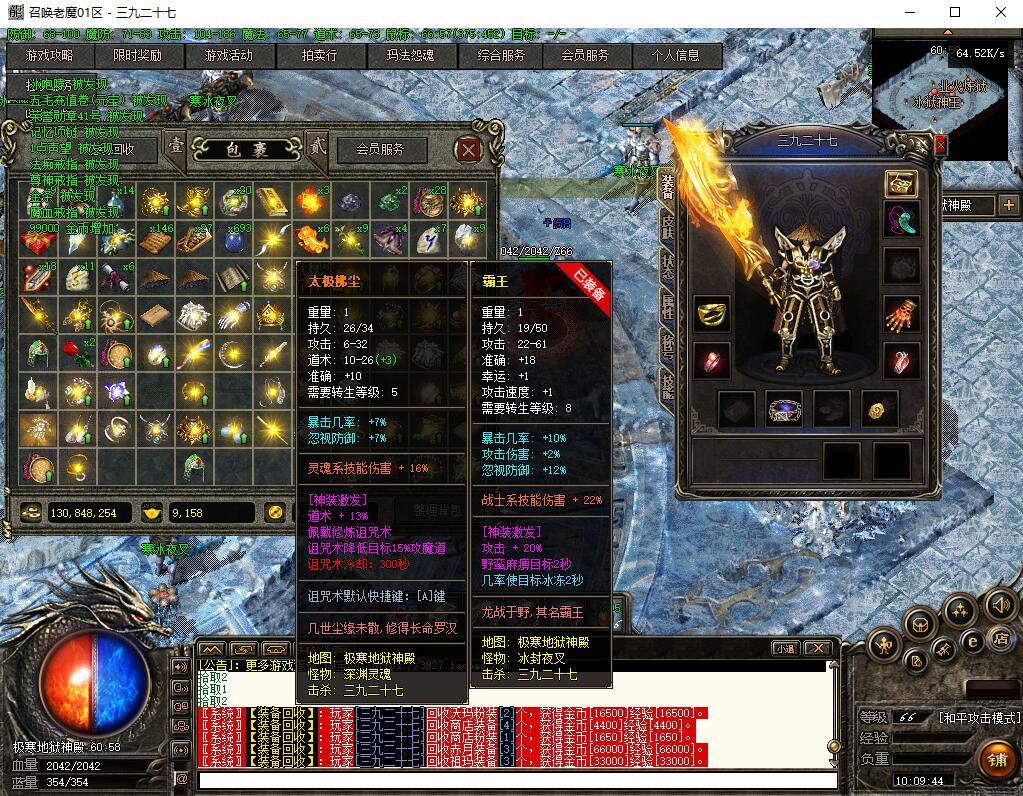
Task: Click the chat input field
Action: [515, 779]
